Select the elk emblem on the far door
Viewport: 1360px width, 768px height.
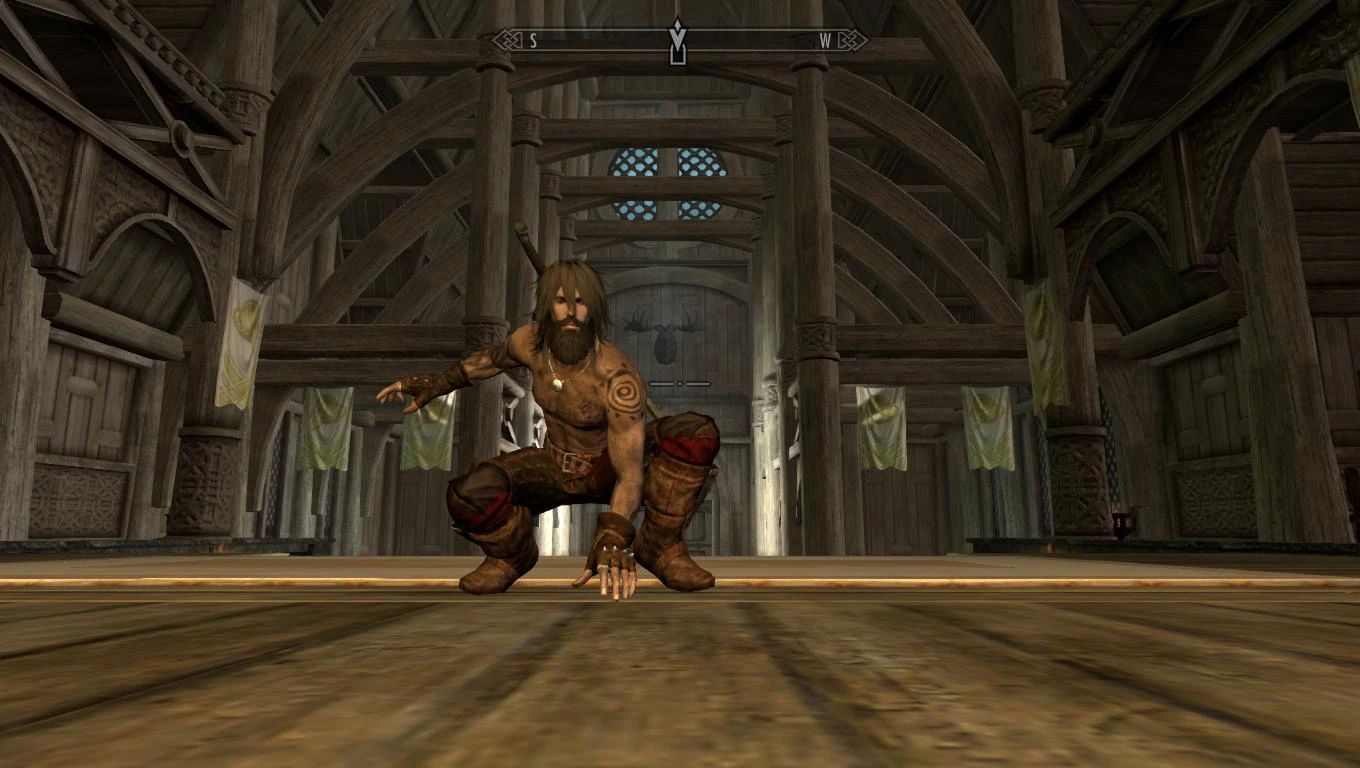(665, 335)
